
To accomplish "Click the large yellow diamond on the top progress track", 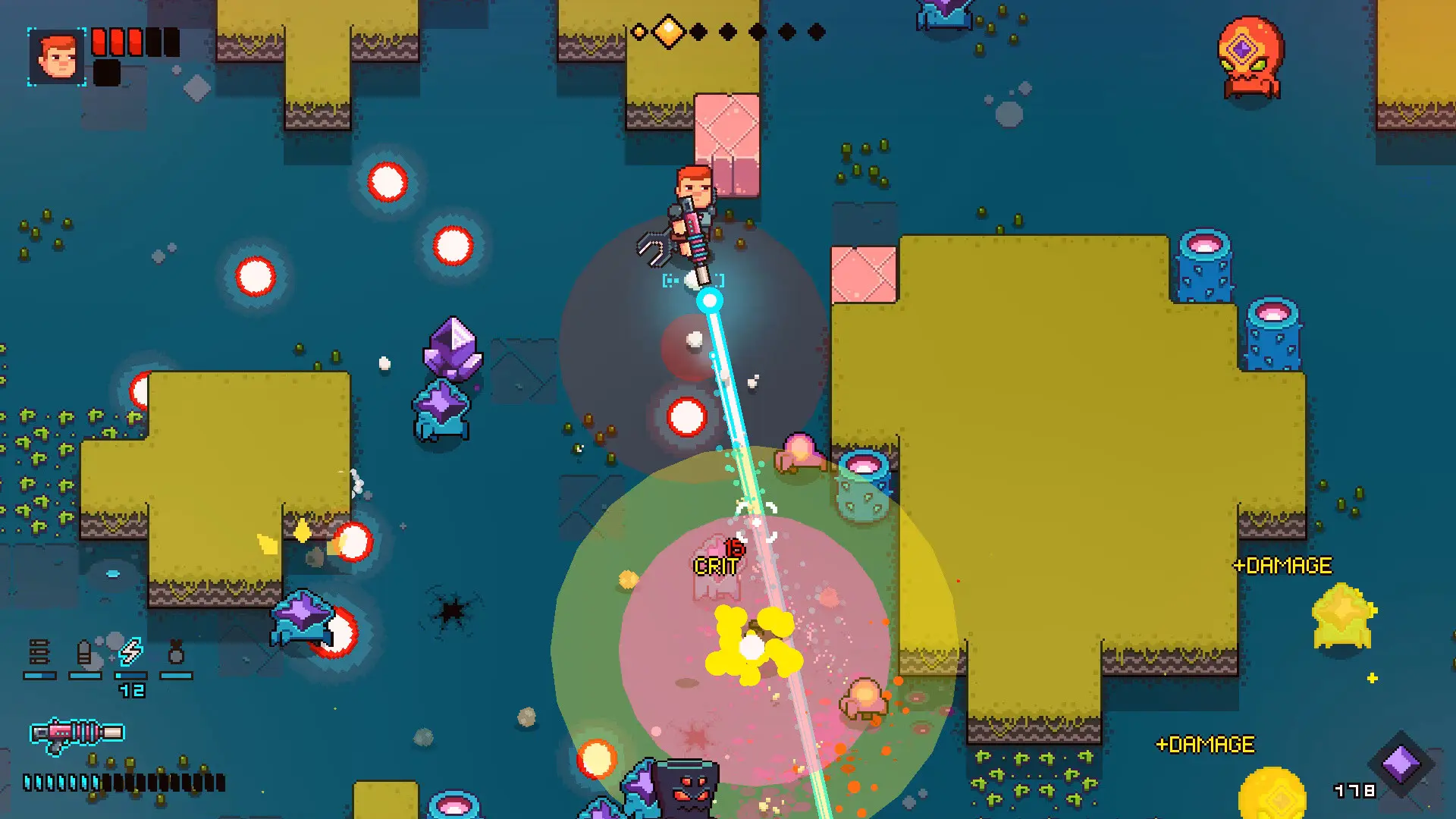I will click(x=670, y=30).
